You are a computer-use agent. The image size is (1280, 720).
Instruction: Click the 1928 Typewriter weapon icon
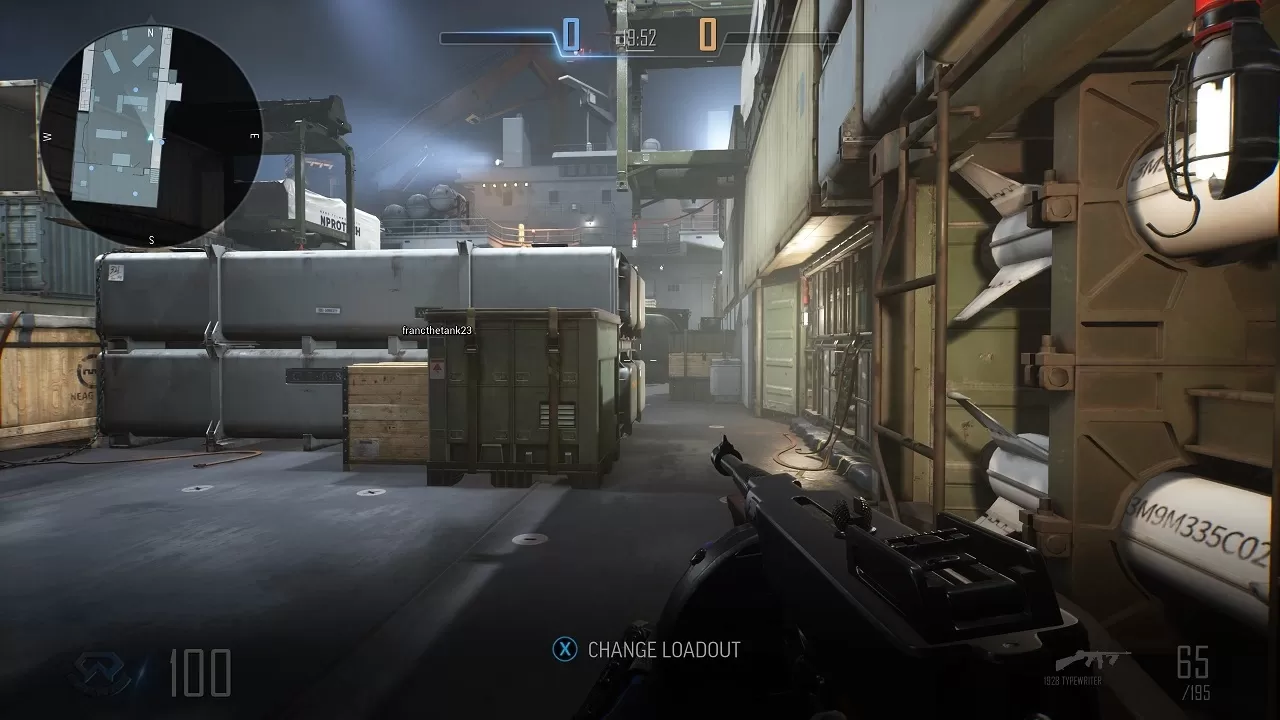[1092, 661]
